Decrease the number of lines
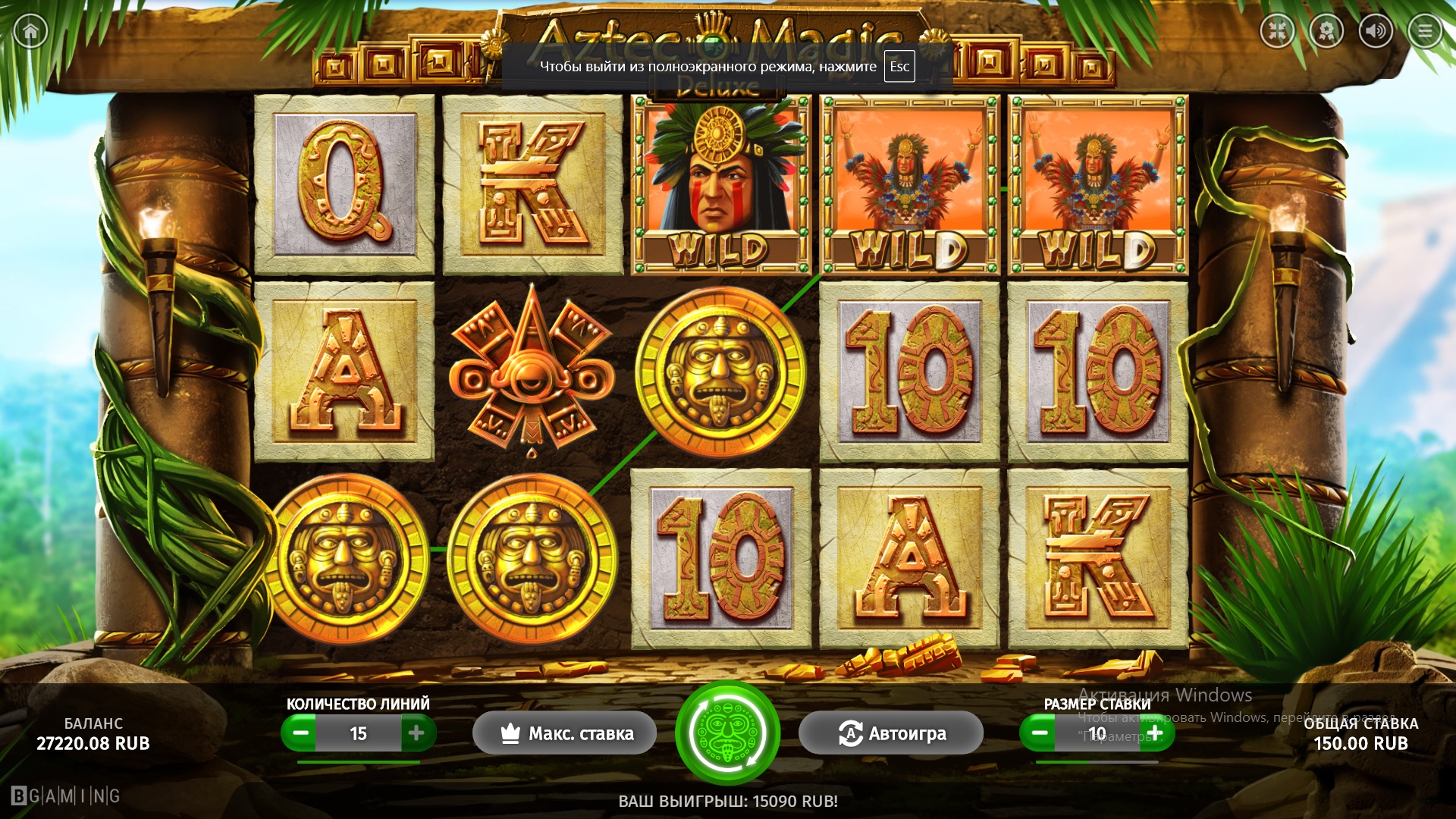 click(300, 733)
